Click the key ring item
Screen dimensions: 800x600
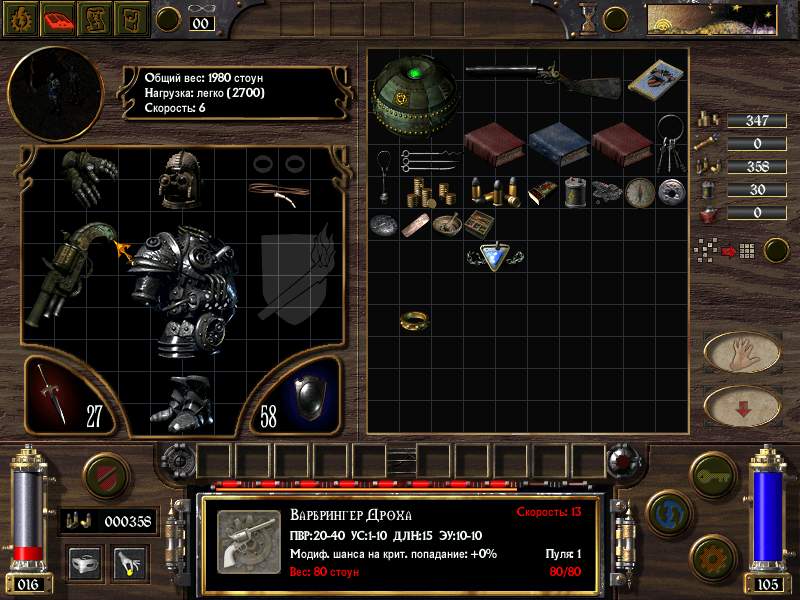pyautogui.click(x=670, y=141)
